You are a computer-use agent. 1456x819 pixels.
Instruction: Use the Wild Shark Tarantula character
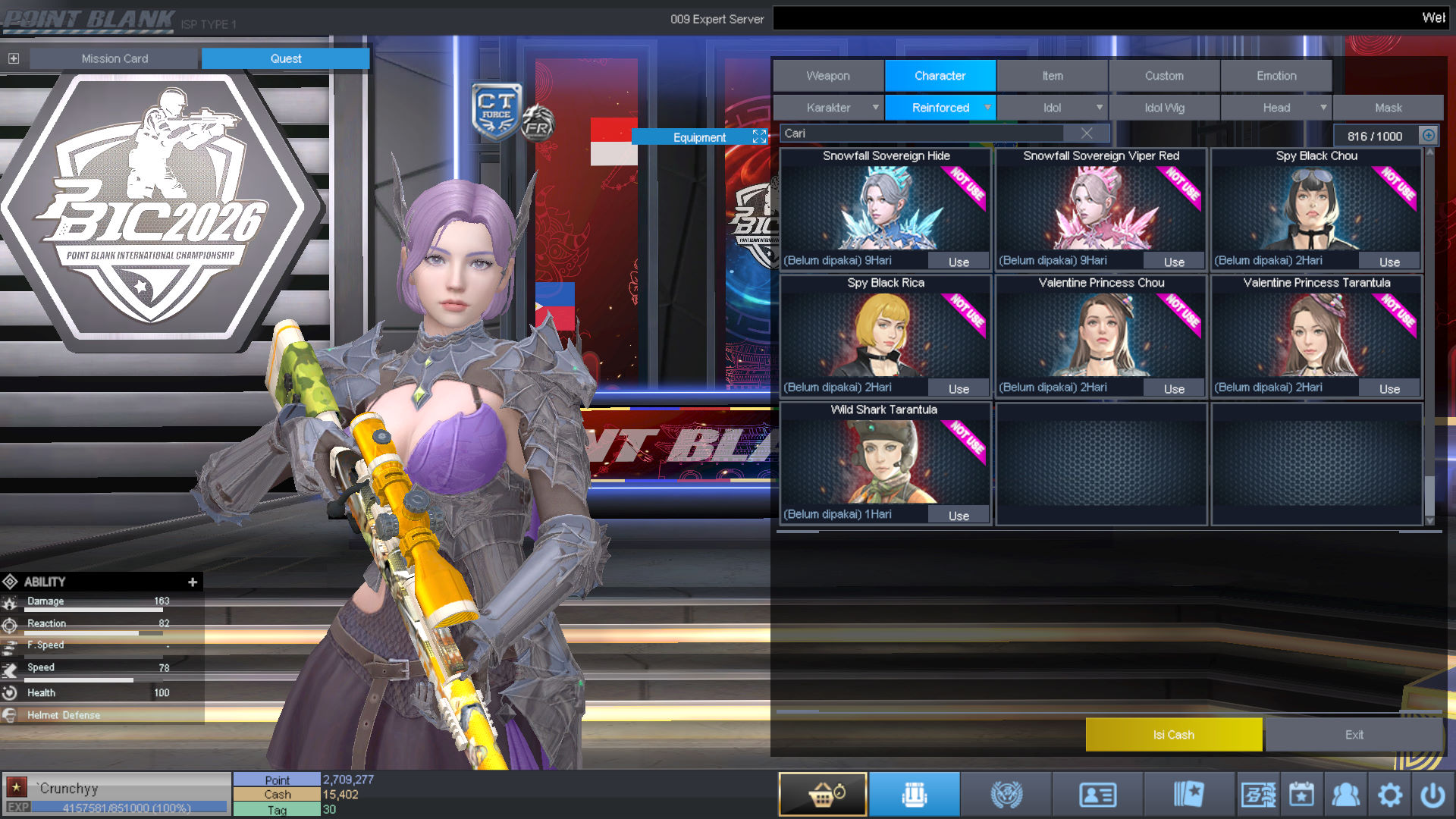pyautogui.click(x=959, y=516)
